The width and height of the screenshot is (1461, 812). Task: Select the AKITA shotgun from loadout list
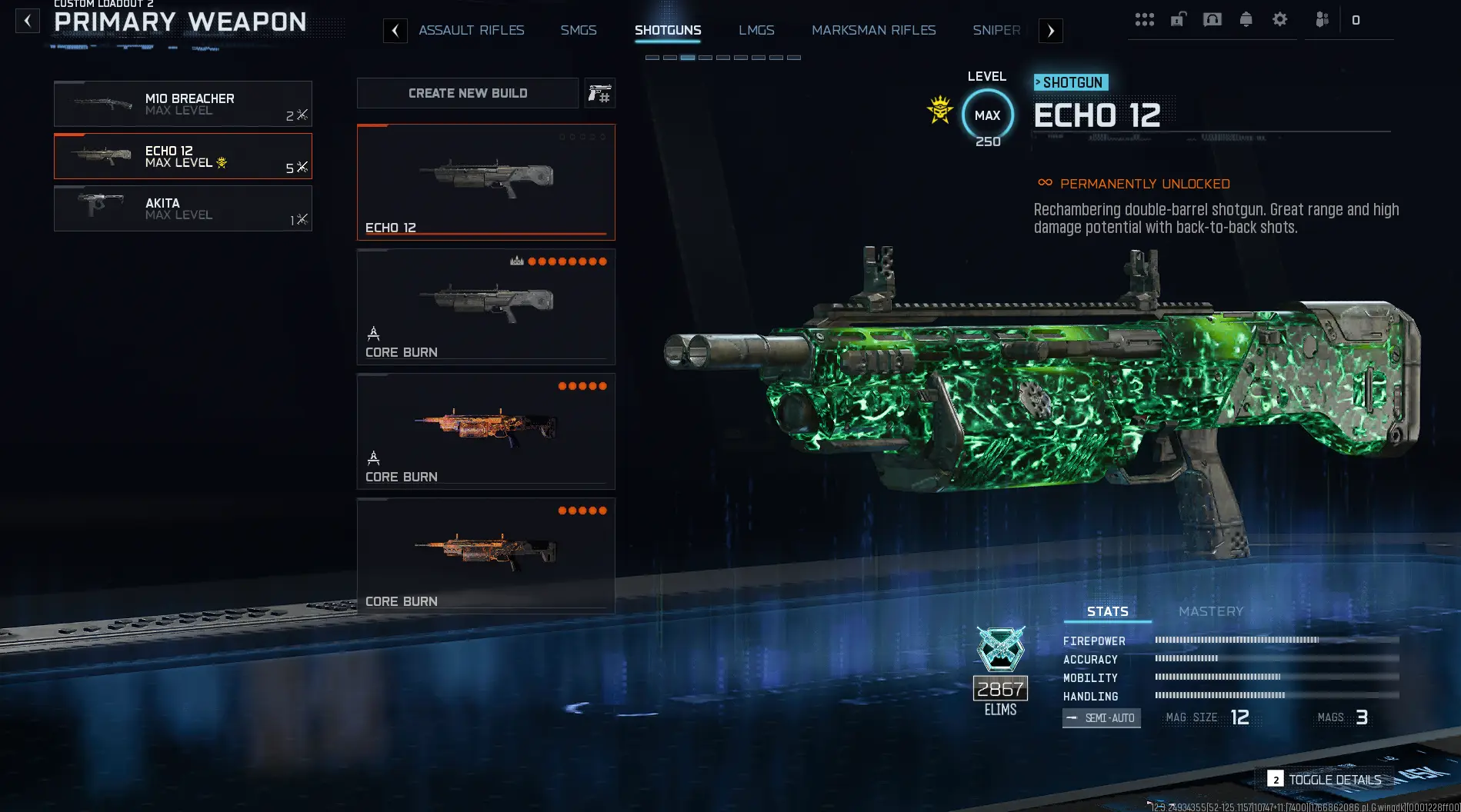click(182, 208)
